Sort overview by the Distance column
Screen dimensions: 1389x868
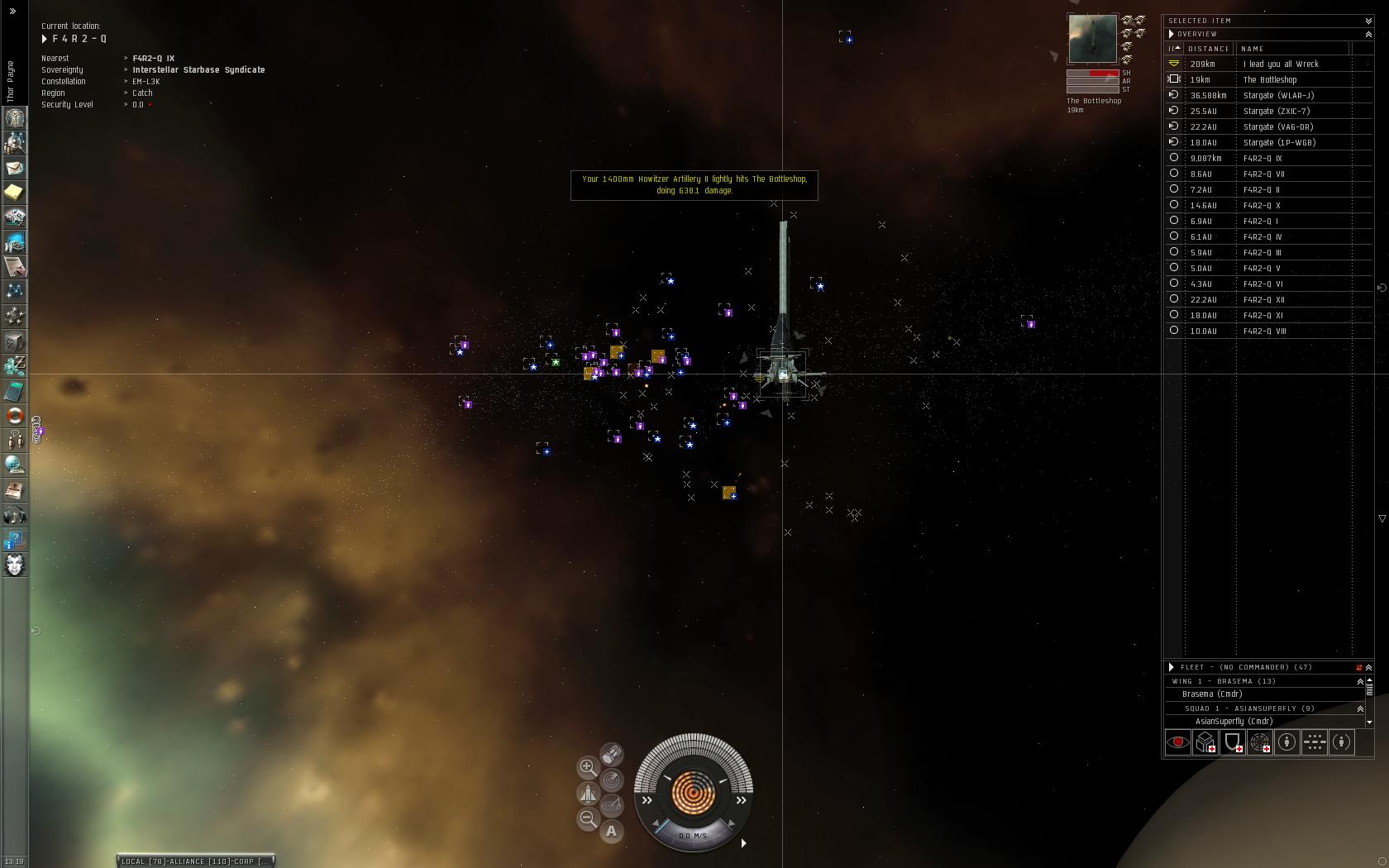click(x=1209, y=49)
